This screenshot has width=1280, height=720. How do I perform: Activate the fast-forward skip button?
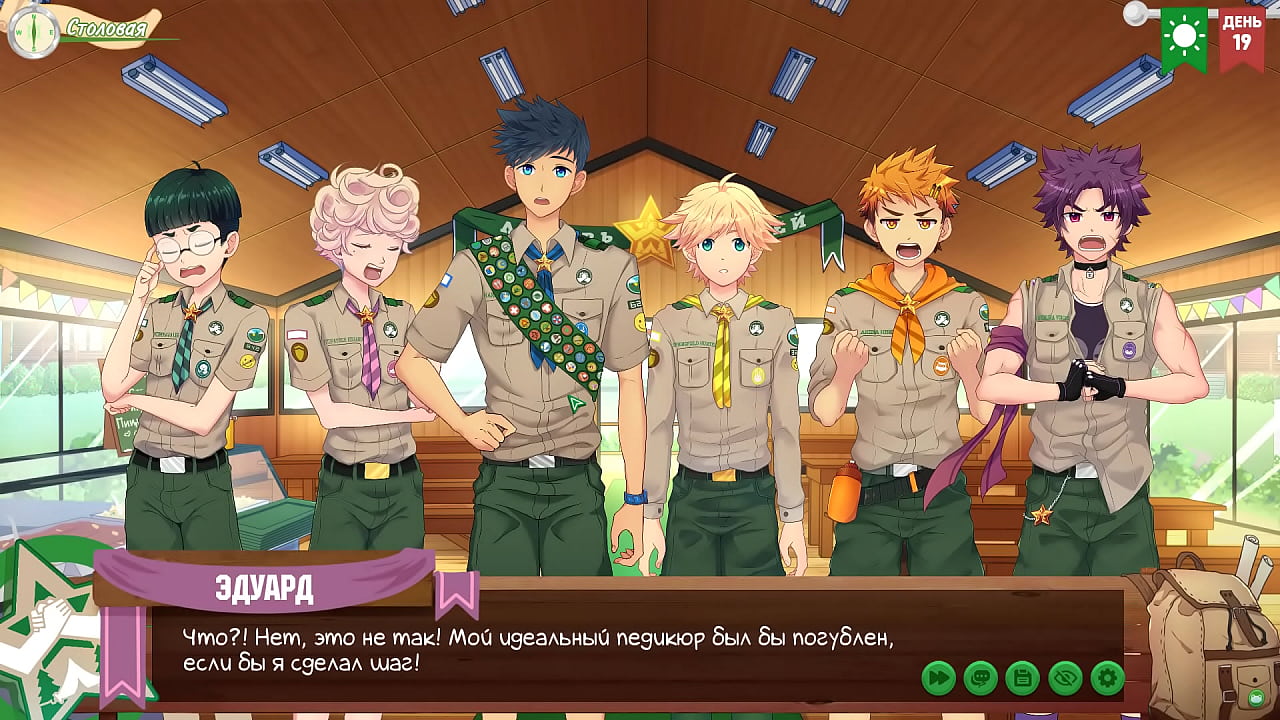click(x=938, y=678)
